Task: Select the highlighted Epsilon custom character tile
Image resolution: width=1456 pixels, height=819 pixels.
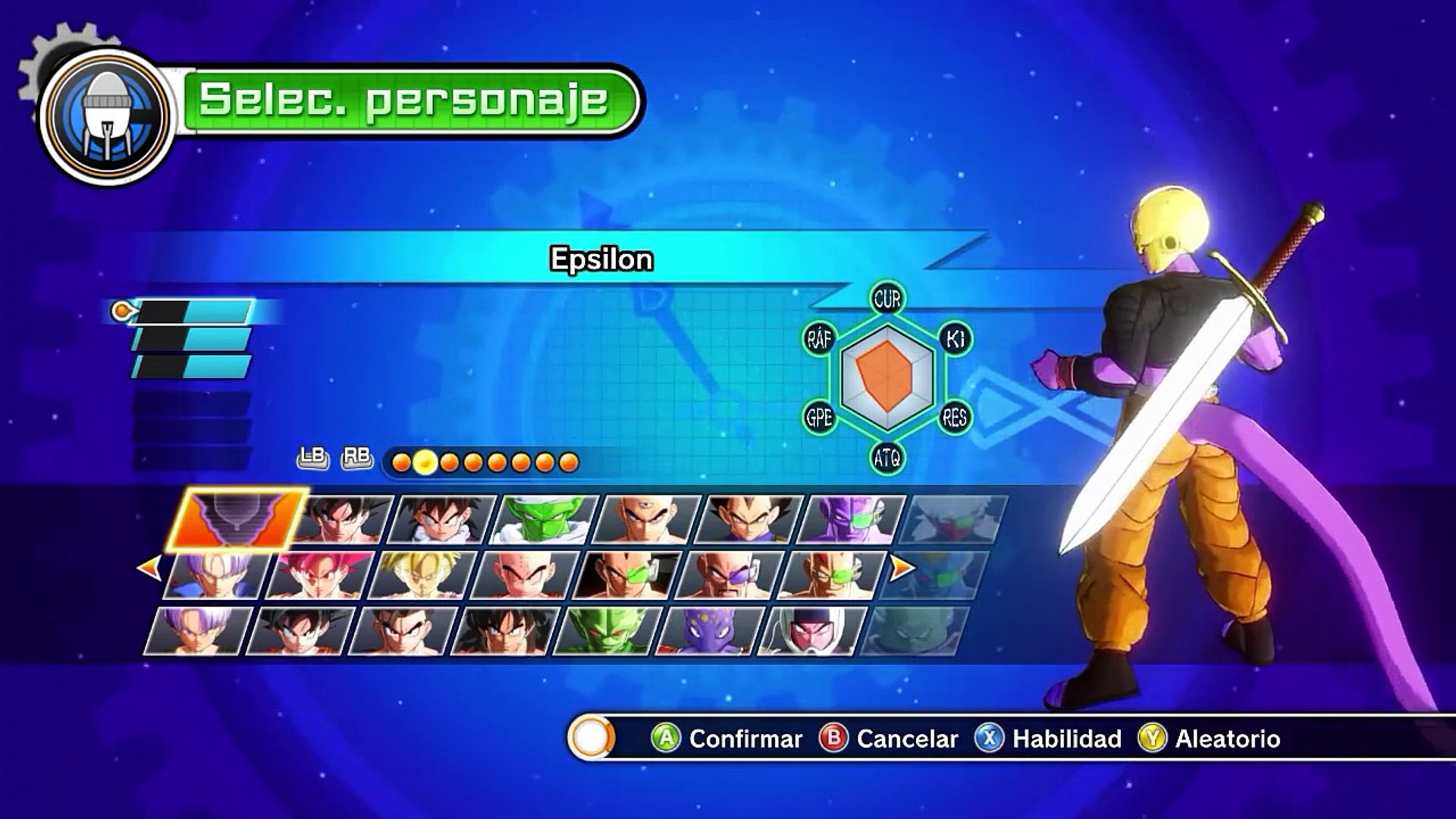Action: click(237, 519)
